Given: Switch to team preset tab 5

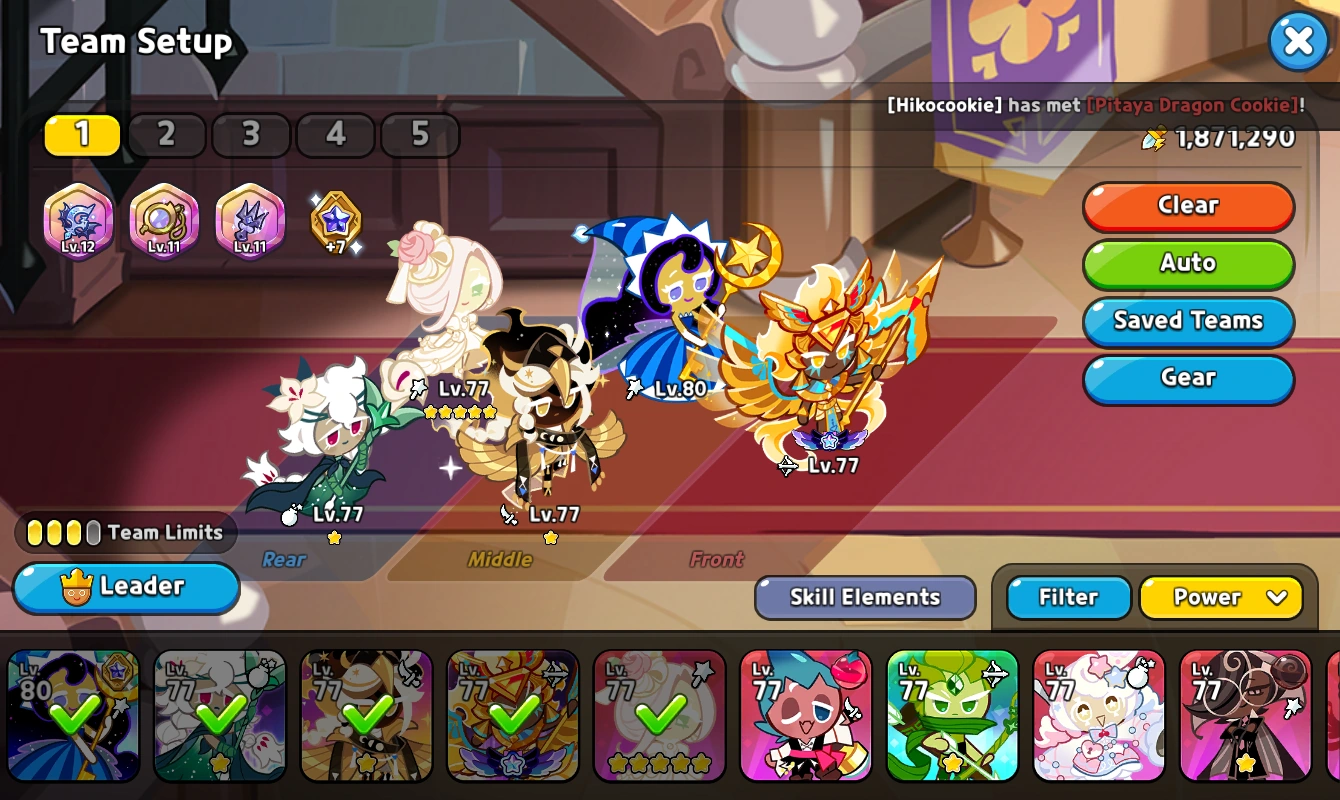Looking at the screenshot, I should click(420, 134).
